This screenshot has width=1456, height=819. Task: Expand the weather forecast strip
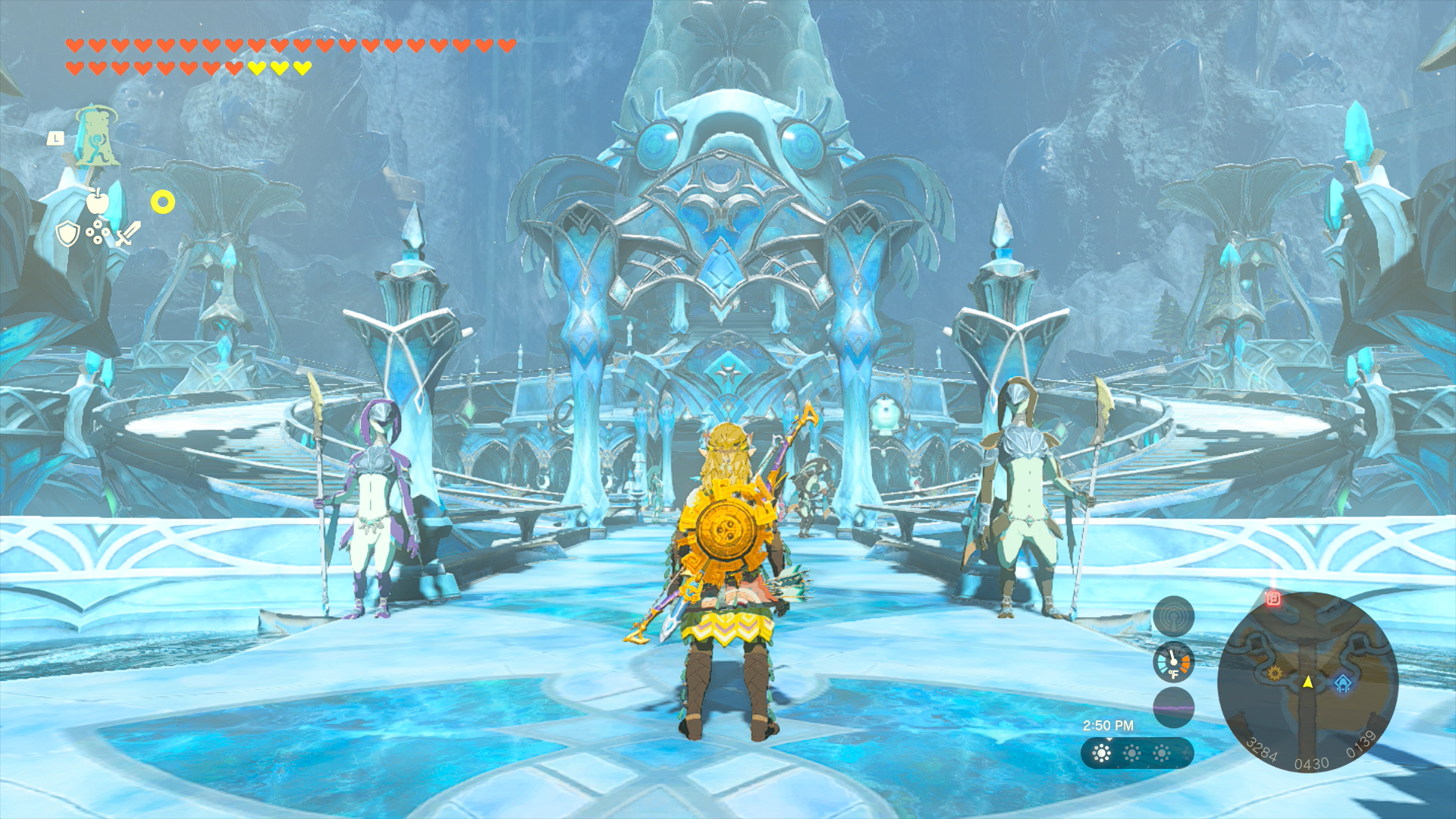click(1137, 755)
